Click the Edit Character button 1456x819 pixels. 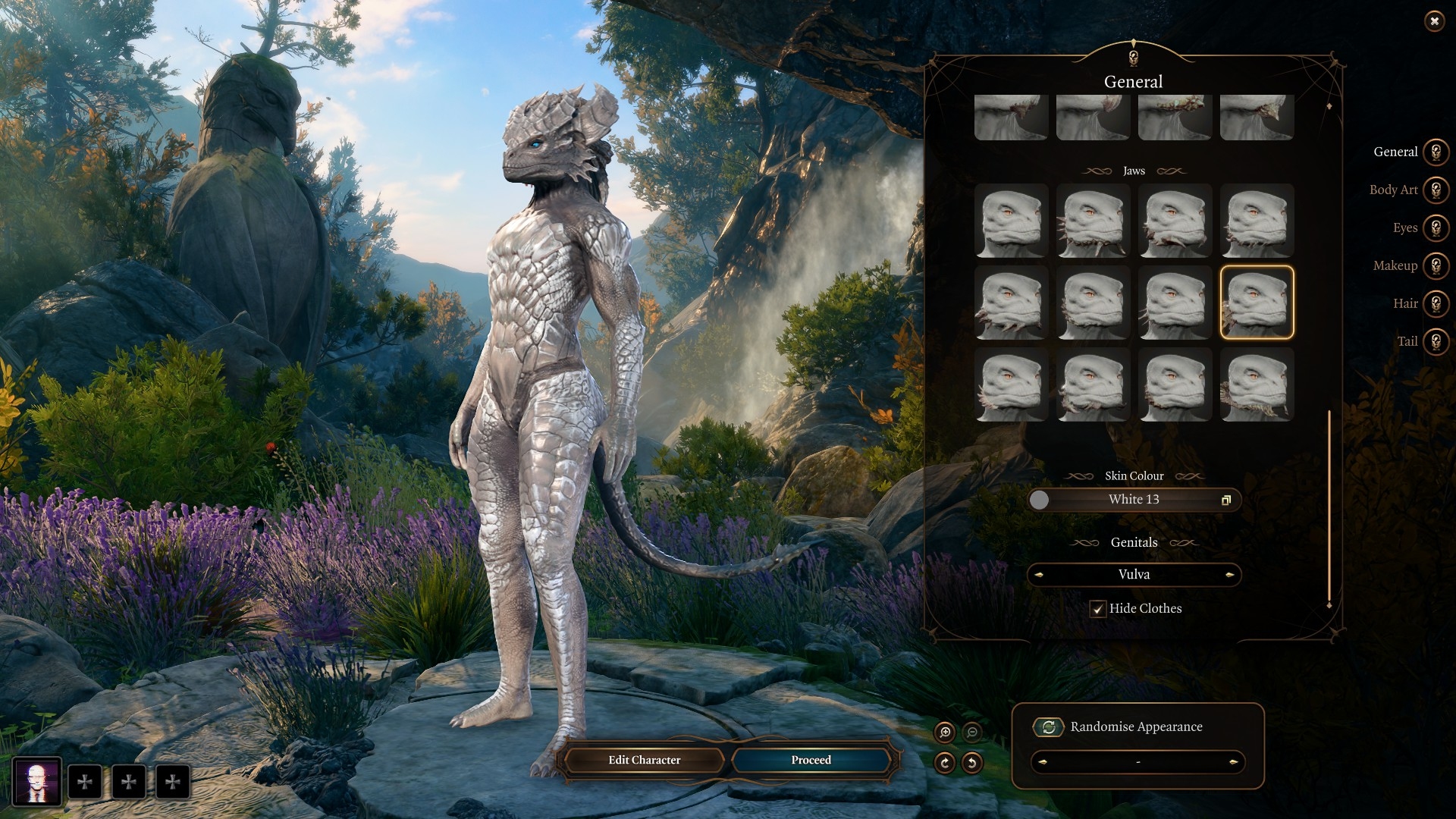644,760
